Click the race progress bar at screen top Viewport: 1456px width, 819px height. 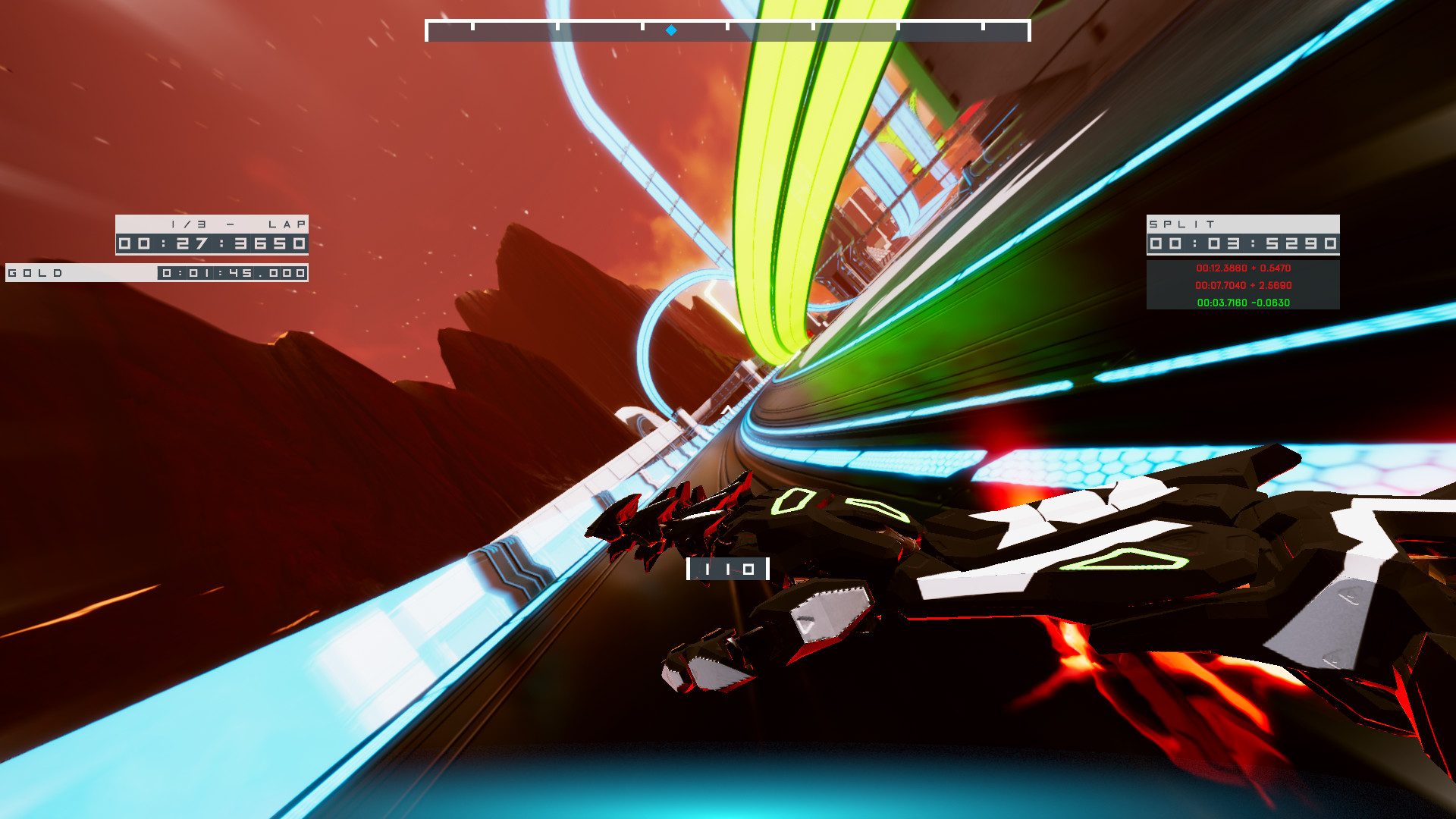727,28
